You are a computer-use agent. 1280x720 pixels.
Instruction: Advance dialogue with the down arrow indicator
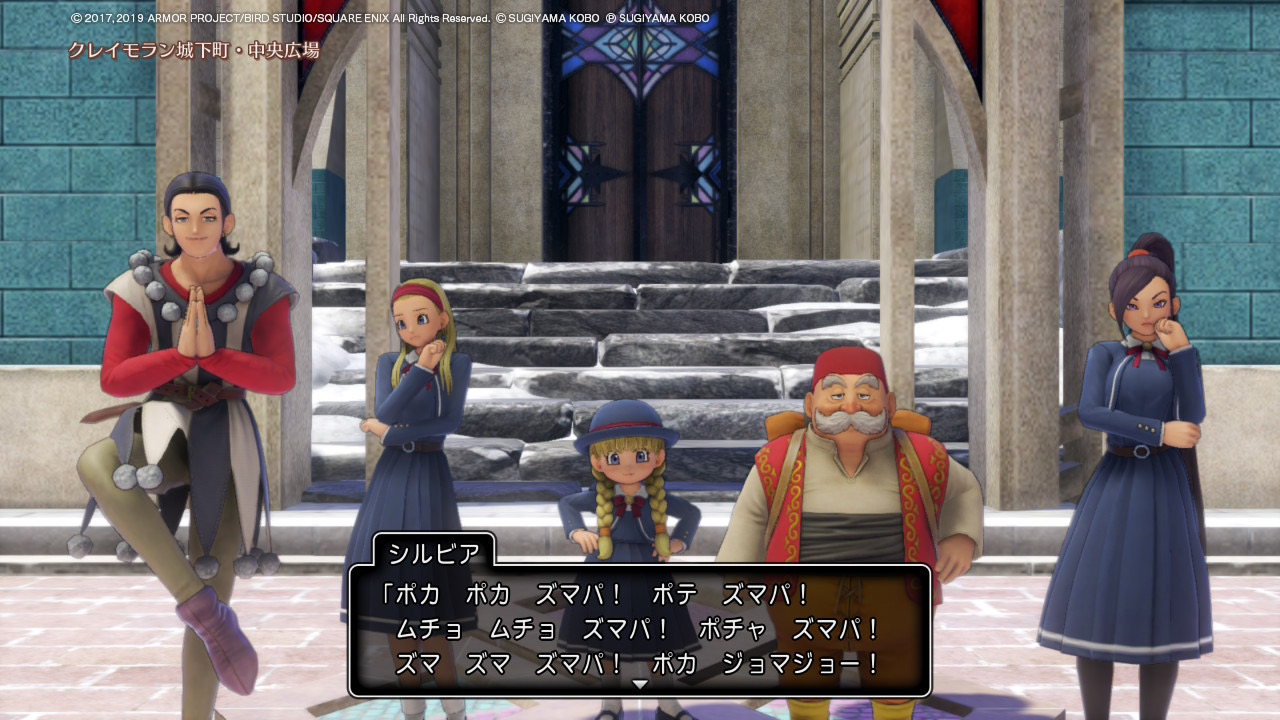point(640,684)
